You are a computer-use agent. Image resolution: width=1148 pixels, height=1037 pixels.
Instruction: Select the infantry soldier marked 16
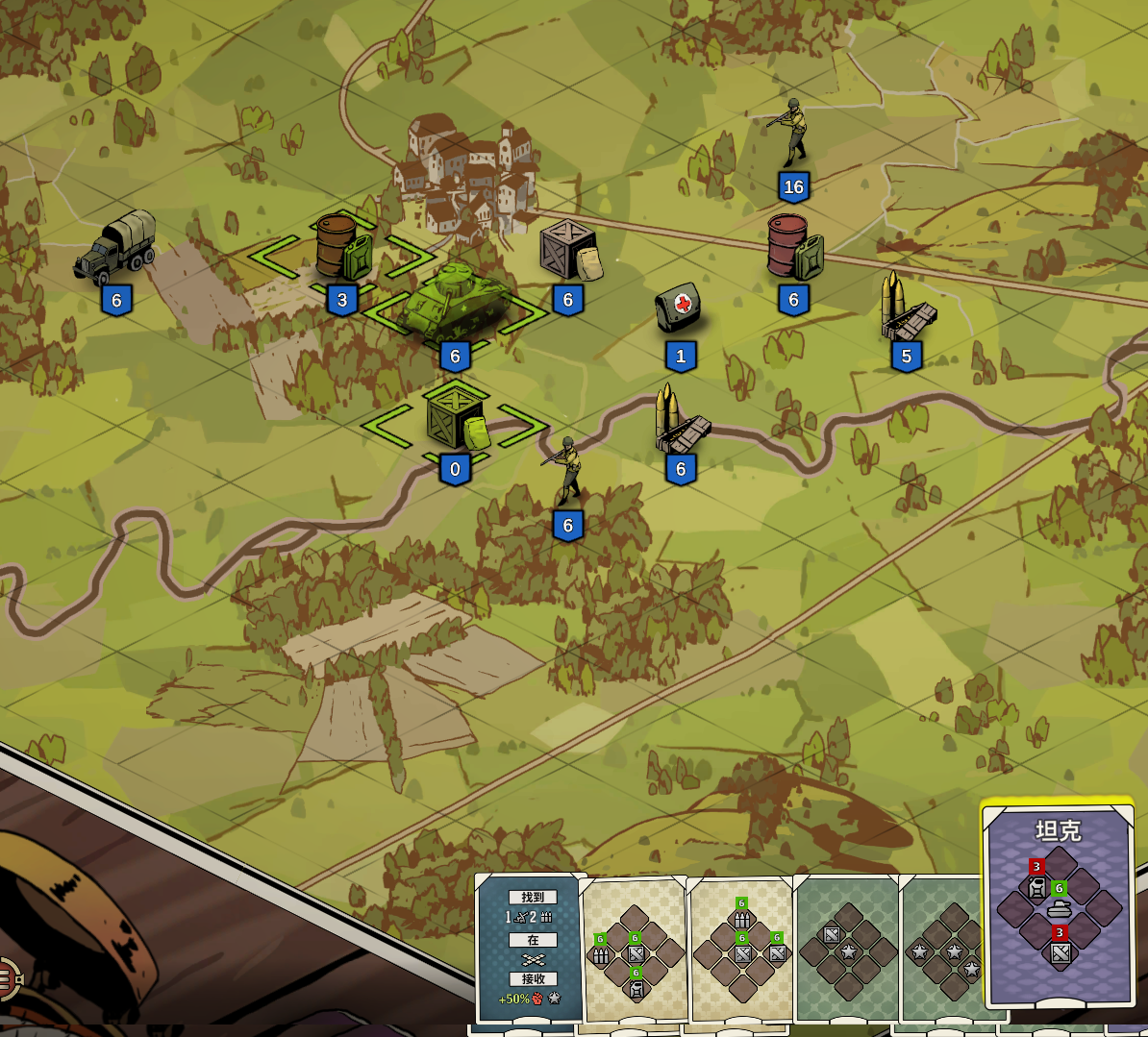coord(792,133)
